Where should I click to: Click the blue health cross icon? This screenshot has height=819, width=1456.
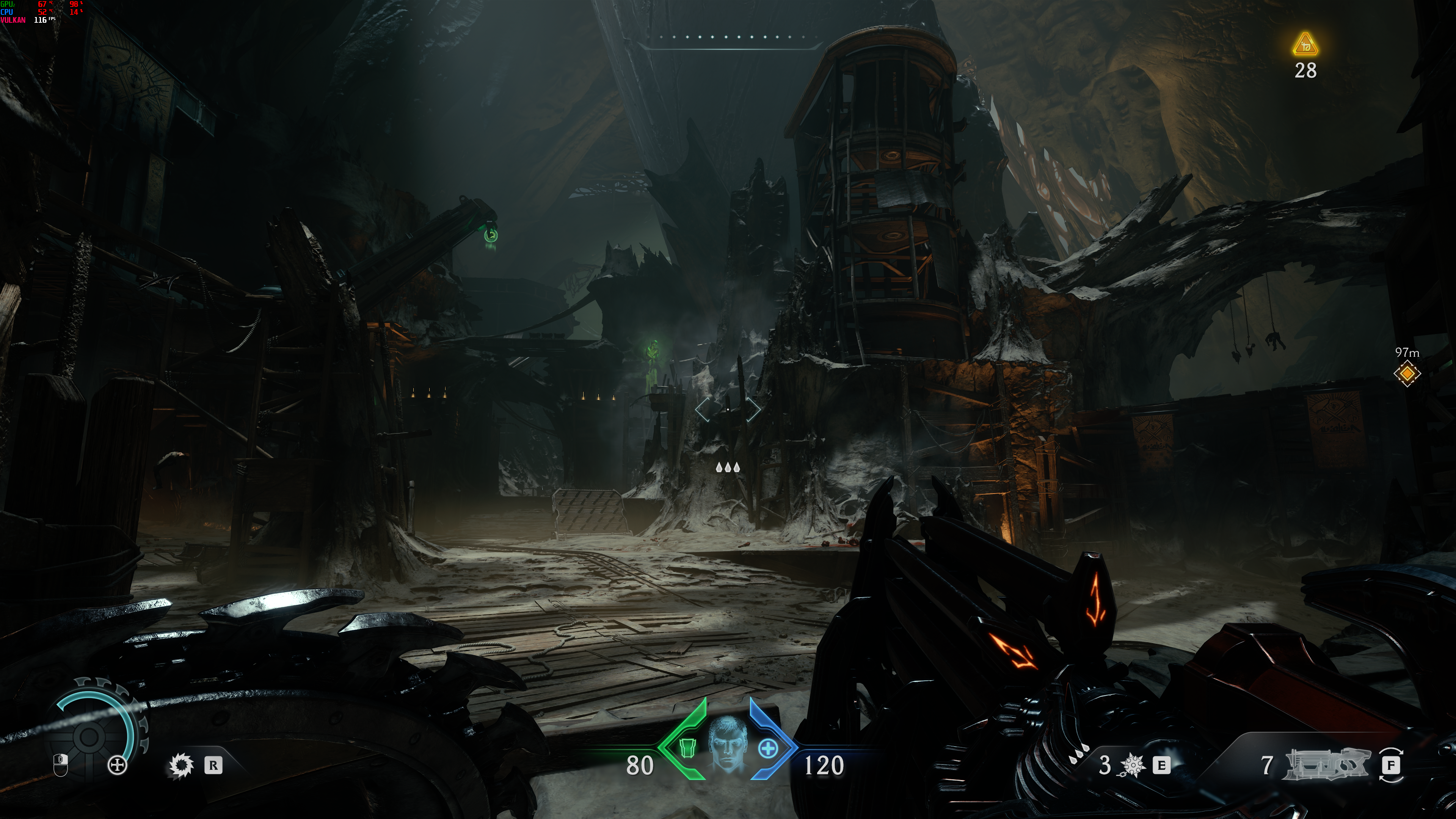click(x=767, y=749)
